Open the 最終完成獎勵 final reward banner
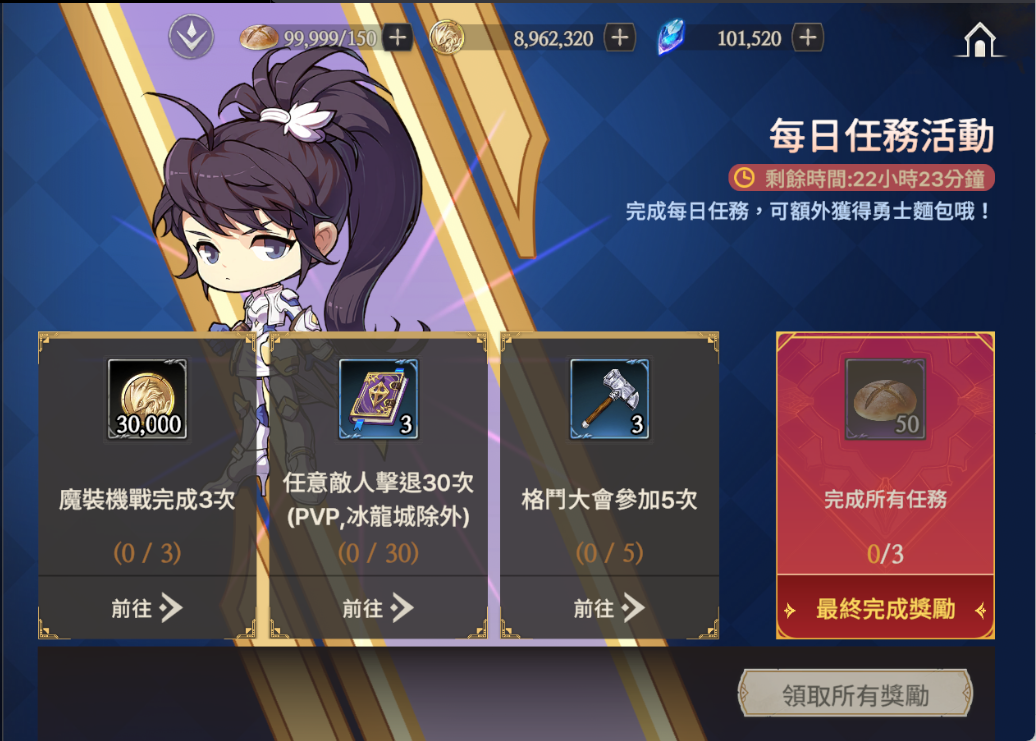This screenshot has width=1036, height=741. click(885, 609)
